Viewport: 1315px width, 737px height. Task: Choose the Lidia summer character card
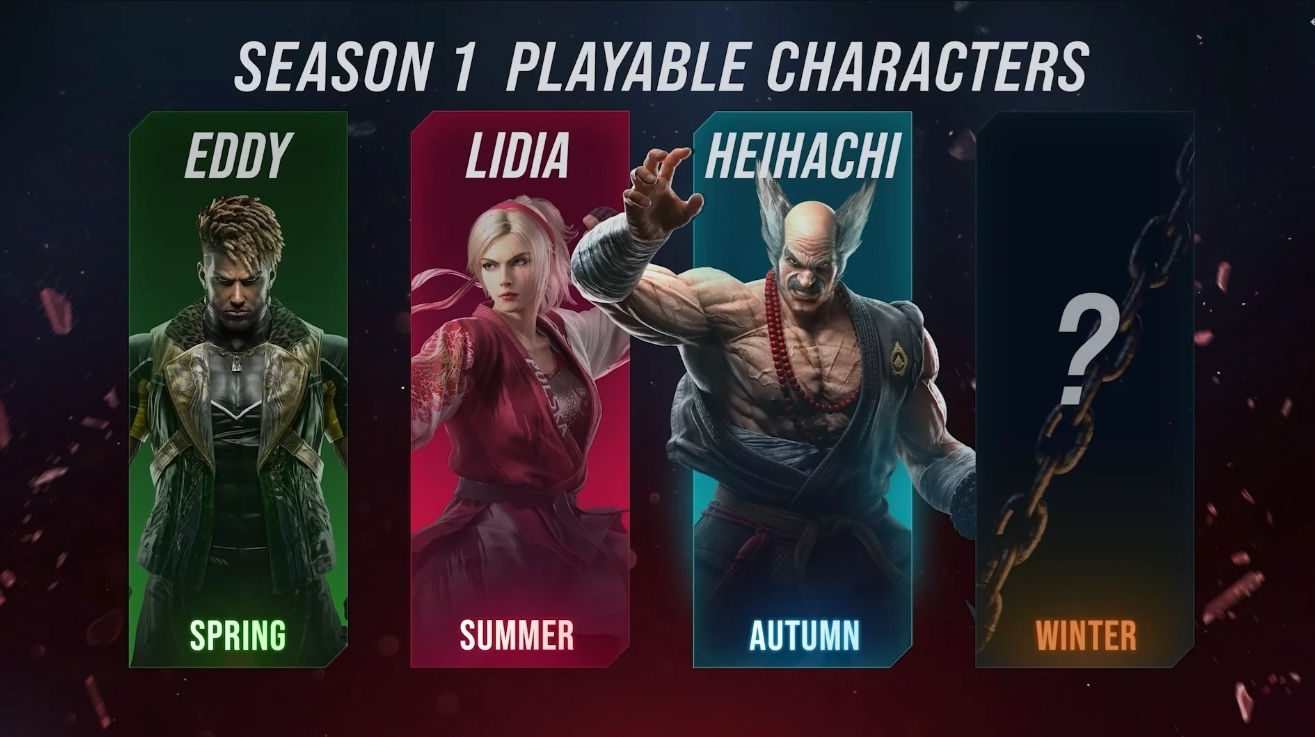(x=519, y=390)
